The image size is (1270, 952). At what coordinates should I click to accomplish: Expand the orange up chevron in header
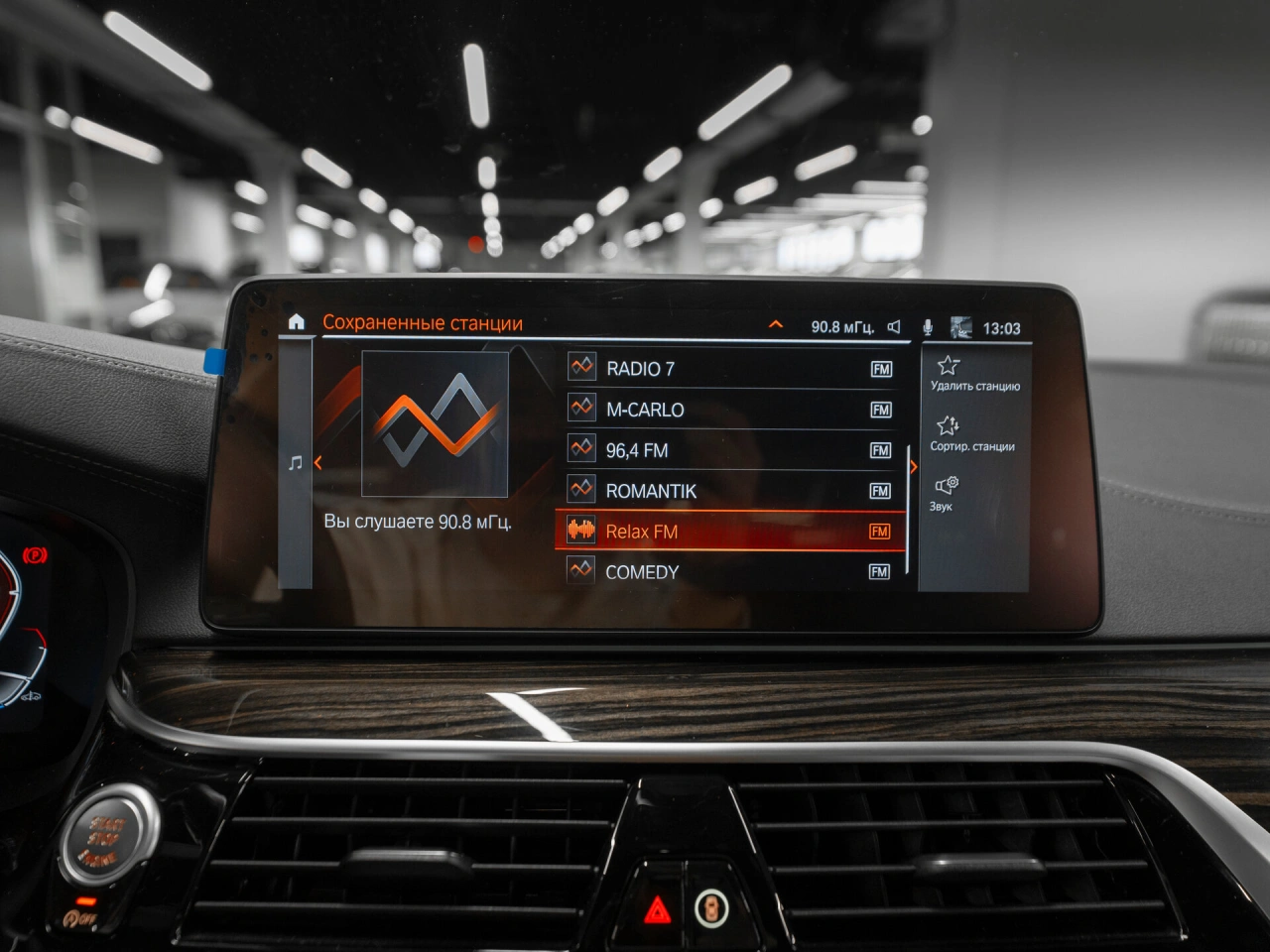776,324
